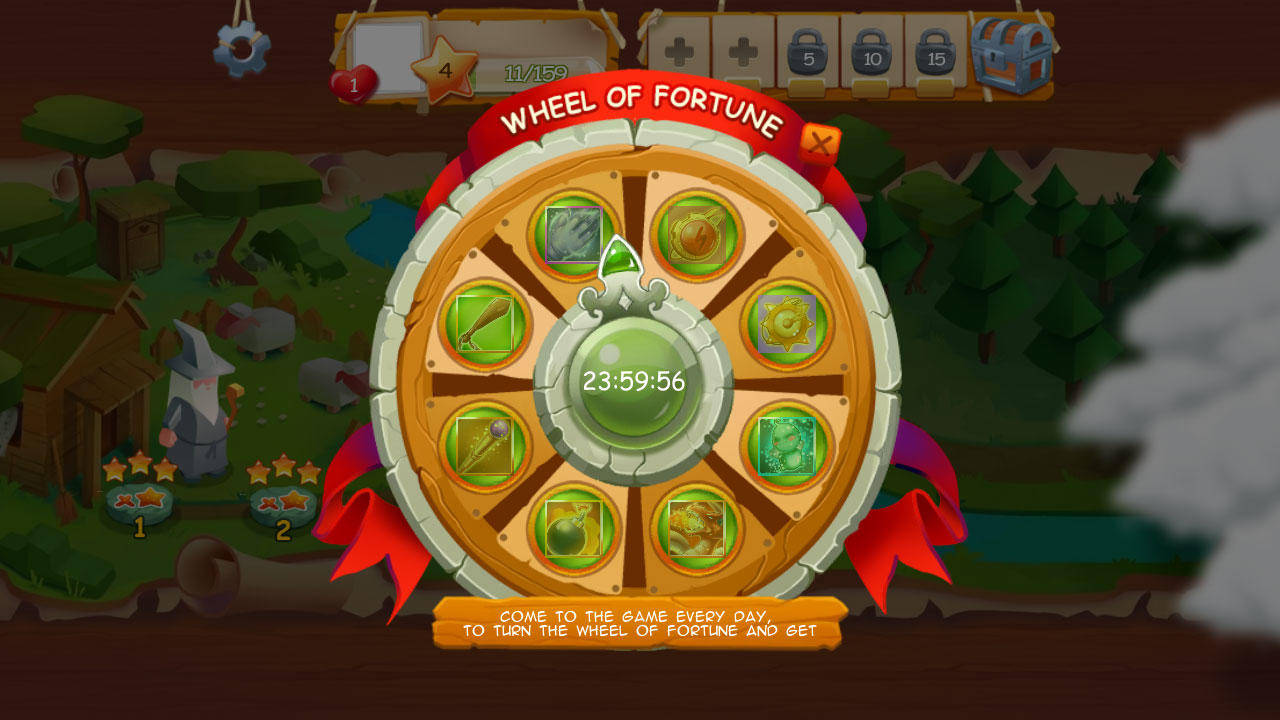Close the Wheel of Fortune popup
Viewport: 1280px width, 720px height.
819,140
